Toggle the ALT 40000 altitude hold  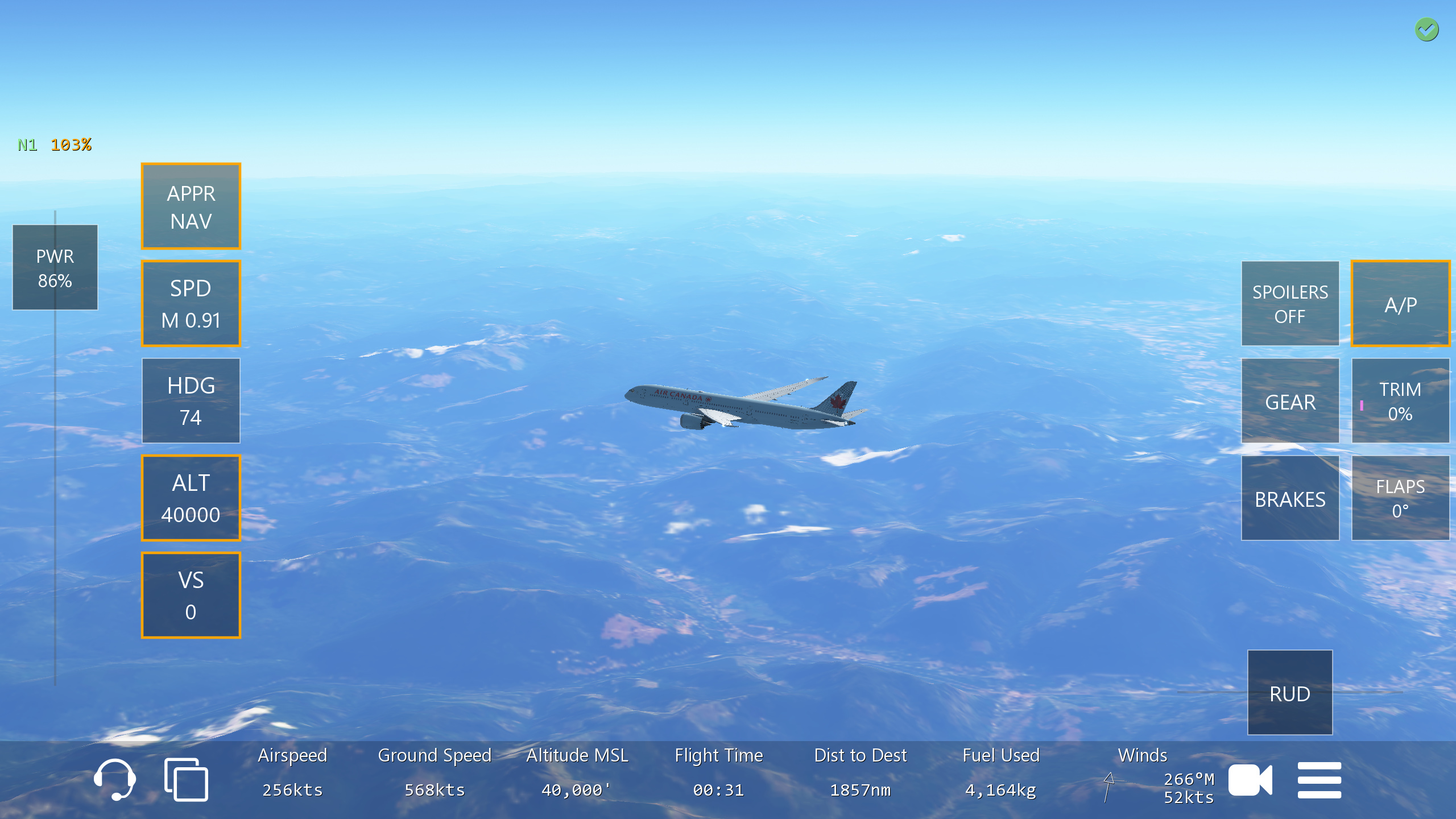(191, 498)
